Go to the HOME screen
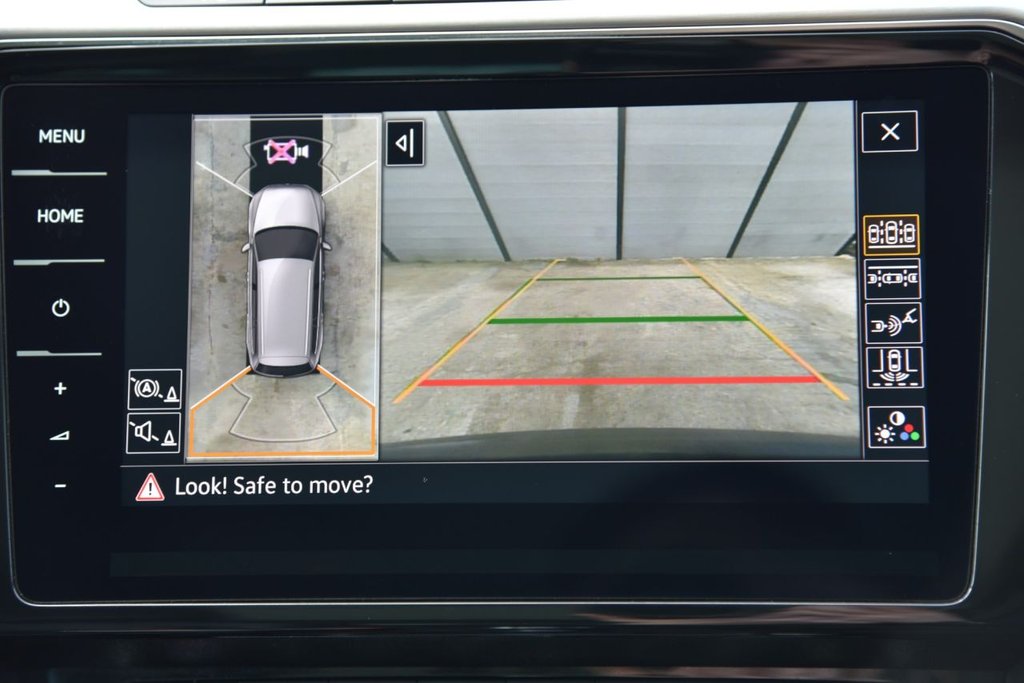 tap(60, 216)
